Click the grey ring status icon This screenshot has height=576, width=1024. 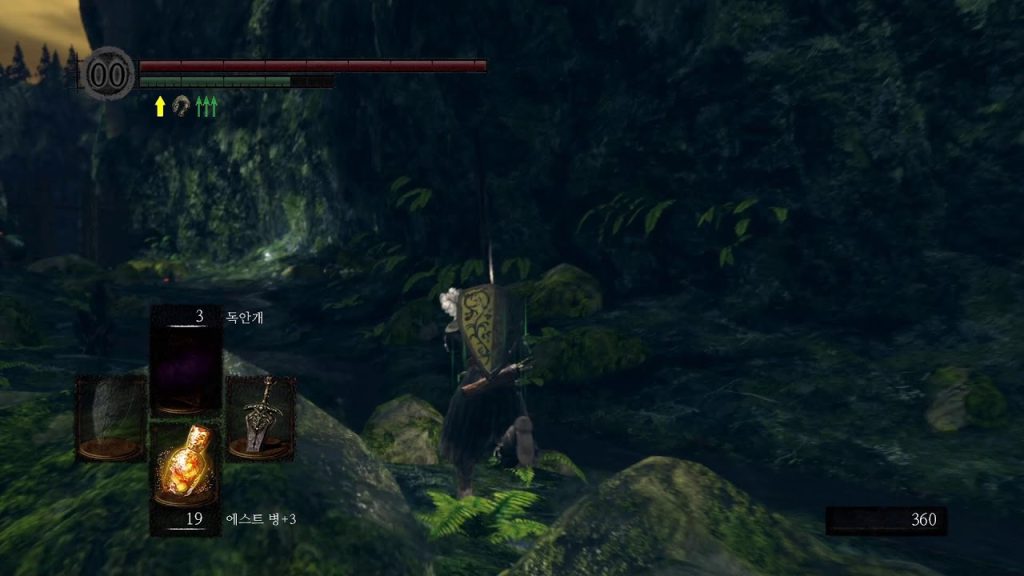click(x=182, y=105)
